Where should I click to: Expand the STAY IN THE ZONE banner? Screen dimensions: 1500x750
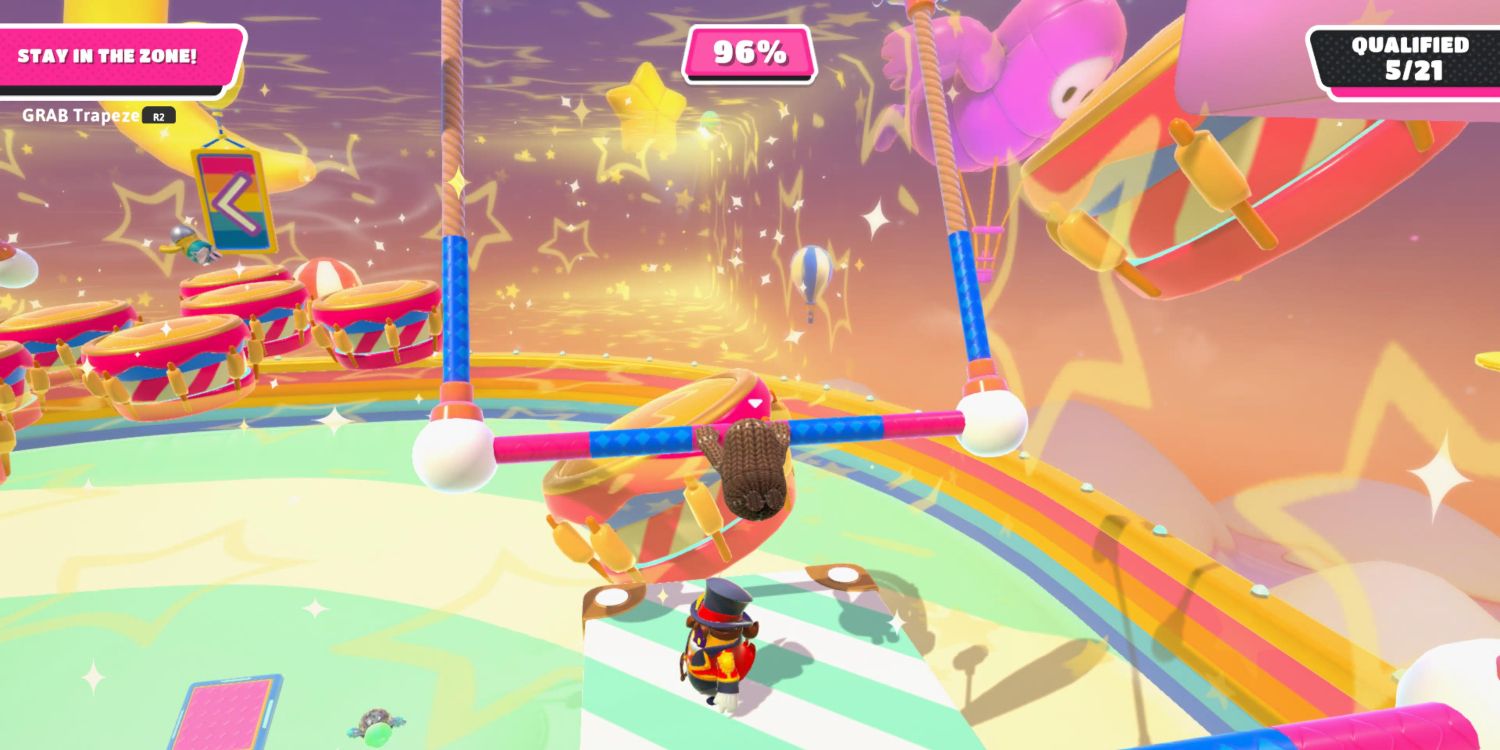tap(110, 55)
